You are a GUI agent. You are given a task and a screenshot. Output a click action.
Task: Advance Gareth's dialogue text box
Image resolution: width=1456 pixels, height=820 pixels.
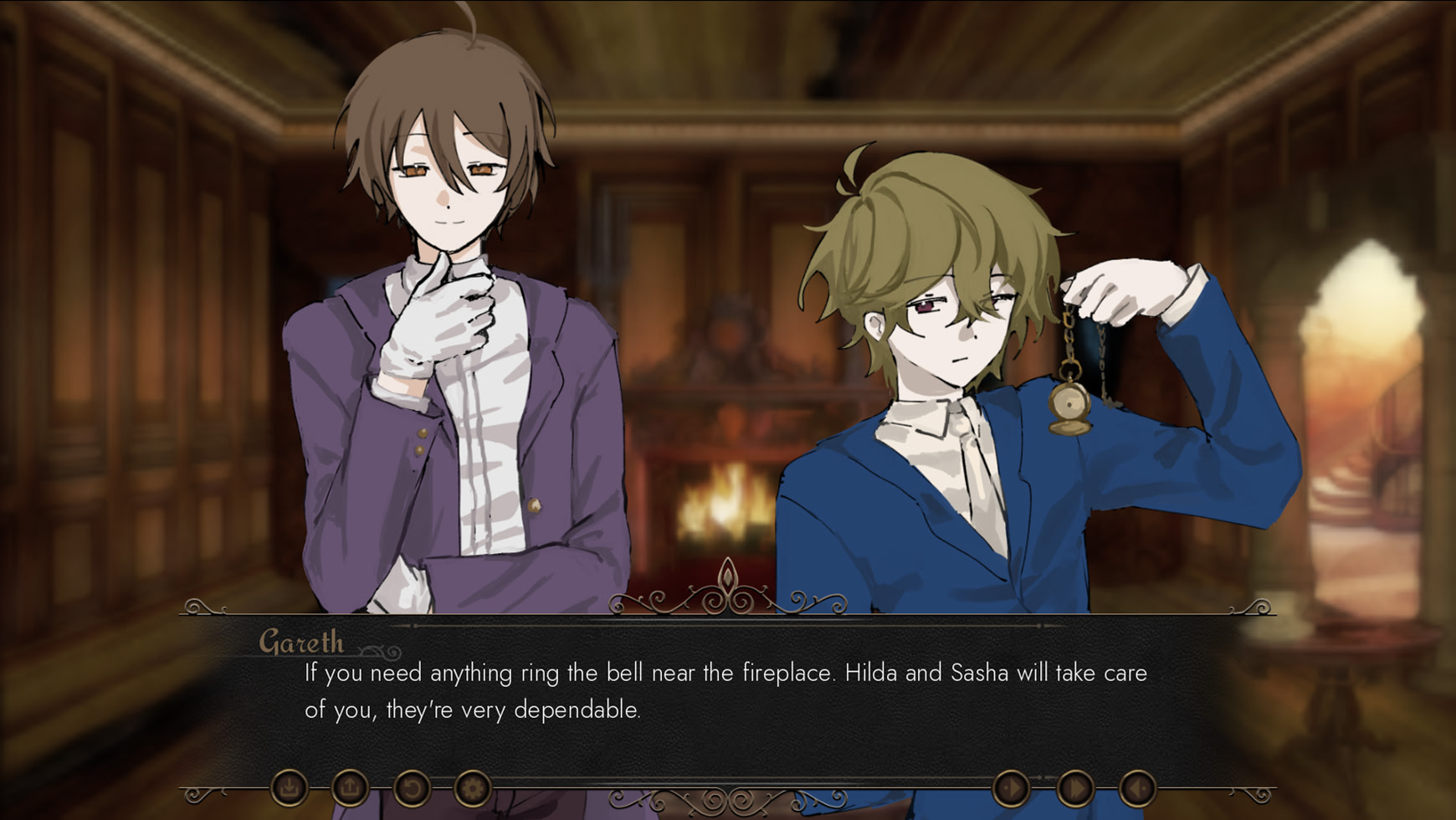726,691
